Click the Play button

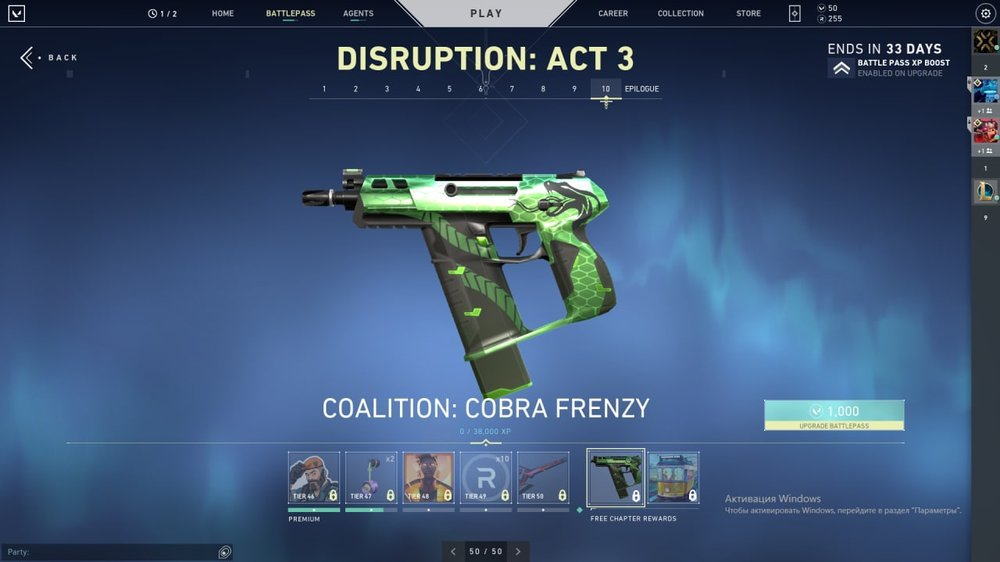tap(486, 14)
